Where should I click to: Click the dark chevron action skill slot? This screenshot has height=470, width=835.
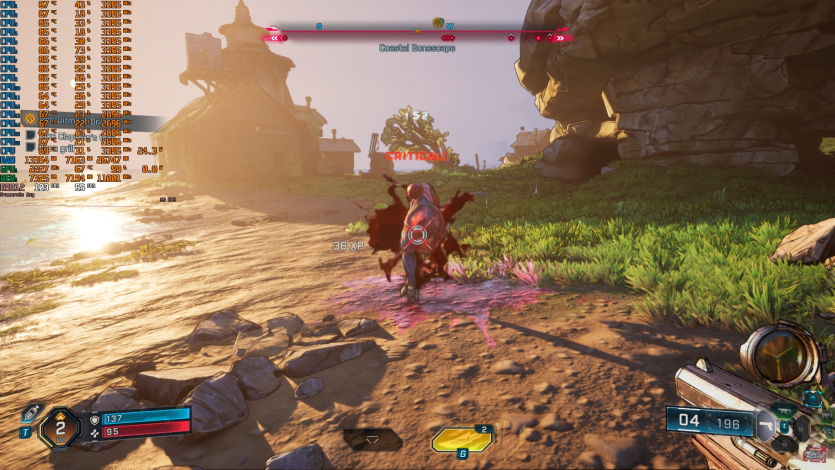[372, 439]
